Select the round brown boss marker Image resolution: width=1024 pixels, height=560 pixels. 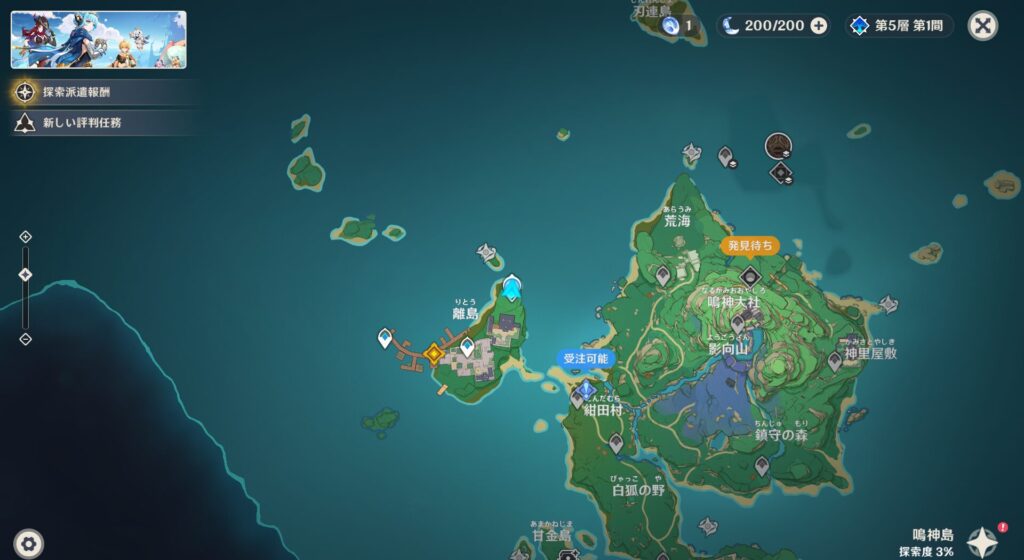778,146
